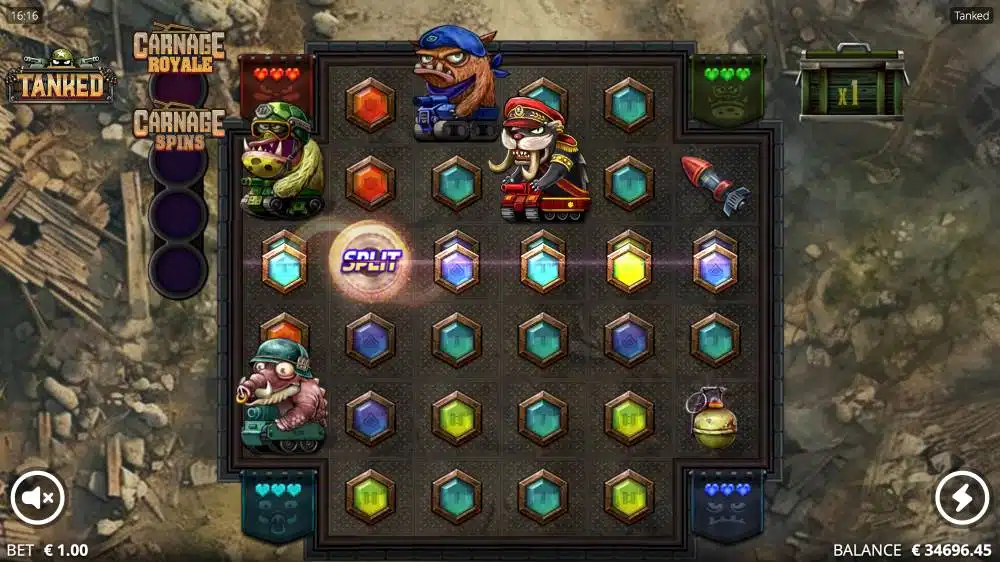
Task: Open the bet amount selector
Action: [47, 550]
